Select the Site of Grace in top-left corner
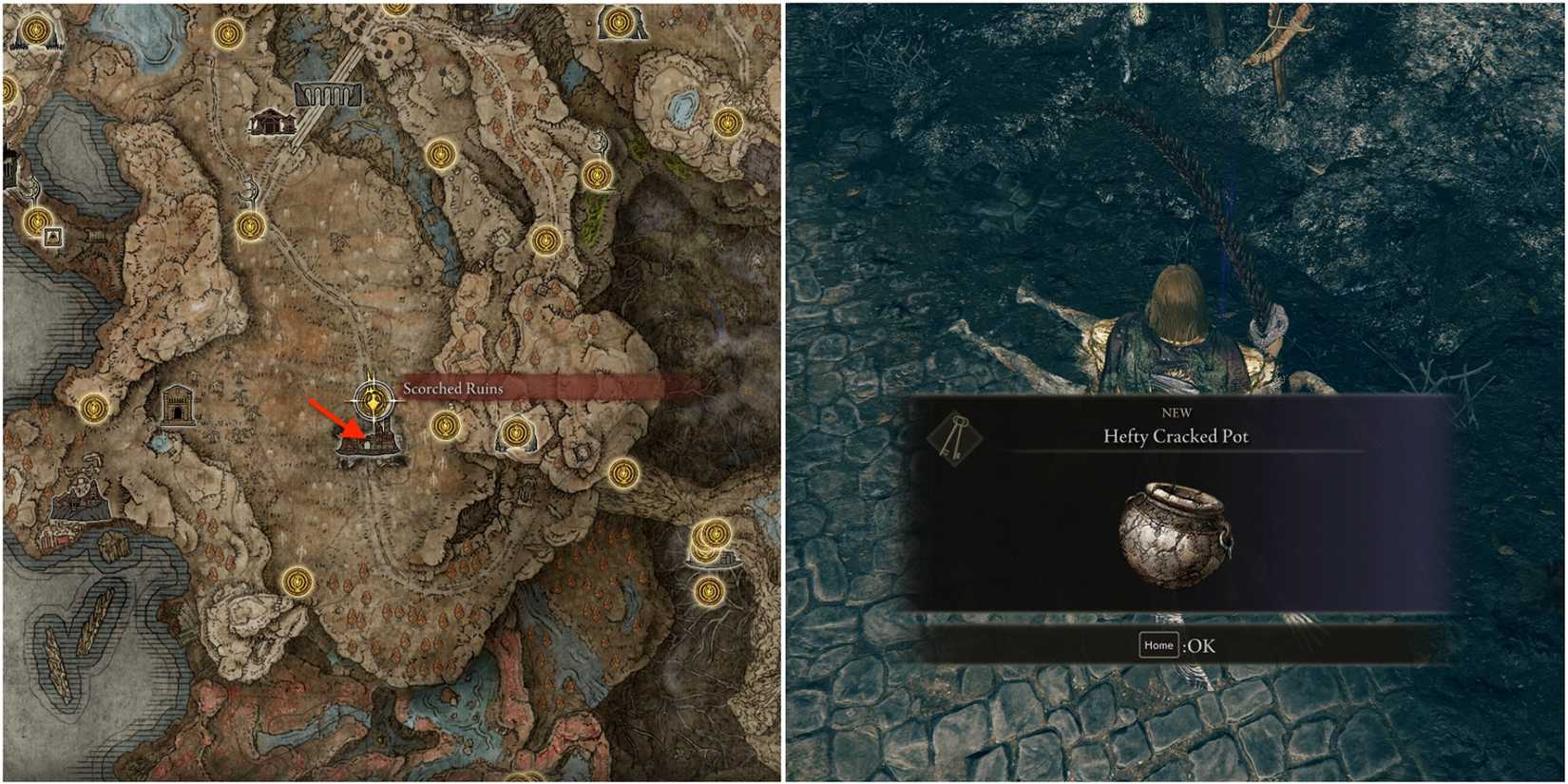This screenshot has height=784, width=1568. [38, 29]
